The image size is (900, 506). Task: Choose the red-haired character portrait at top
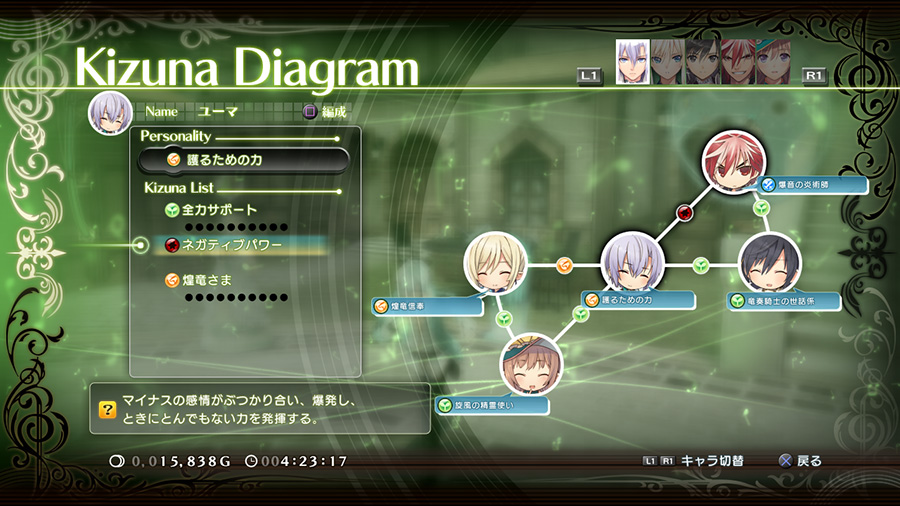point(735,62)
